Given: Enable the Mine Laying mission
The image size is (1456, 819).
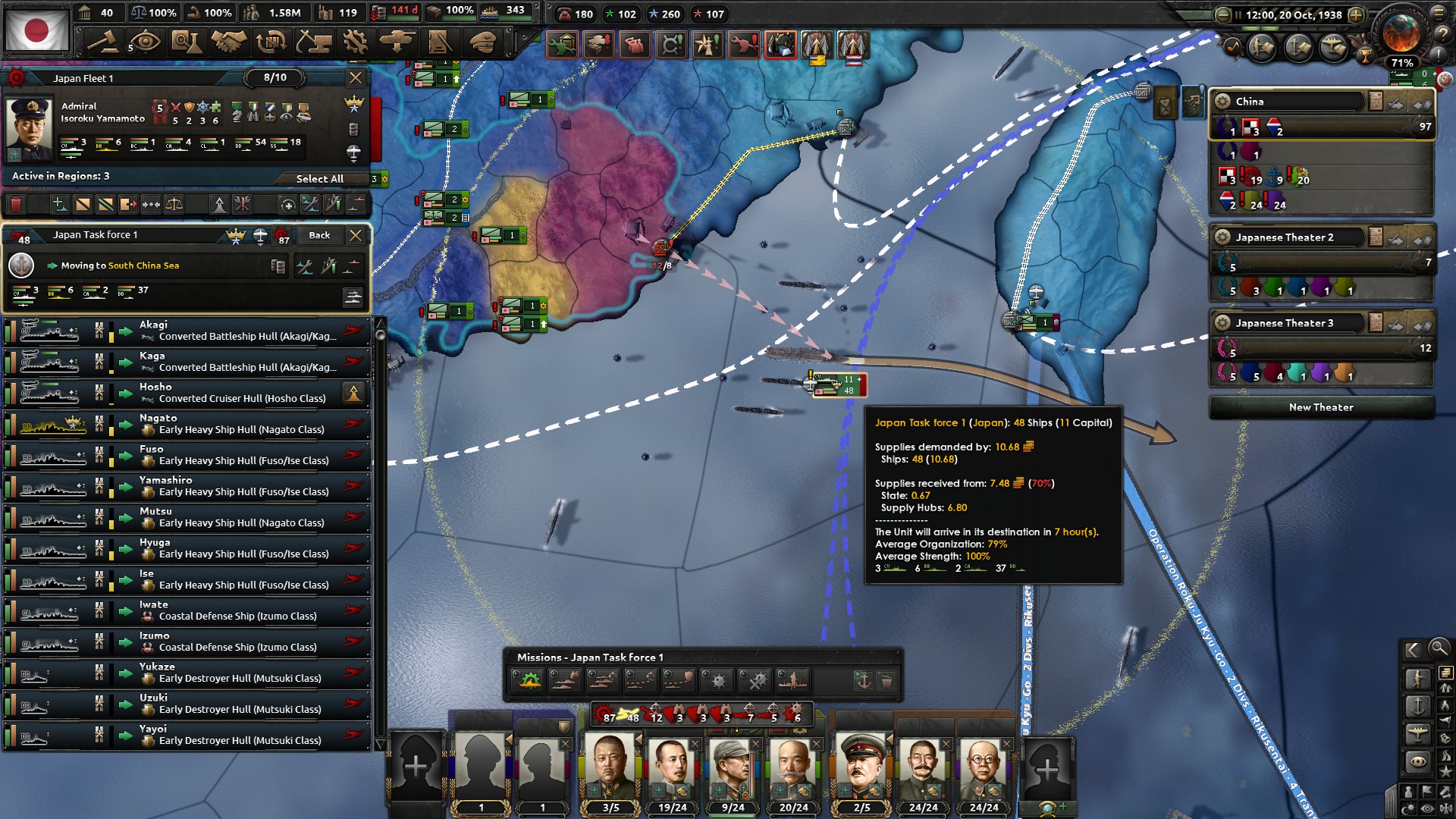Looking at the screenshot, I should pyautogui.click(x=715, y=681).
